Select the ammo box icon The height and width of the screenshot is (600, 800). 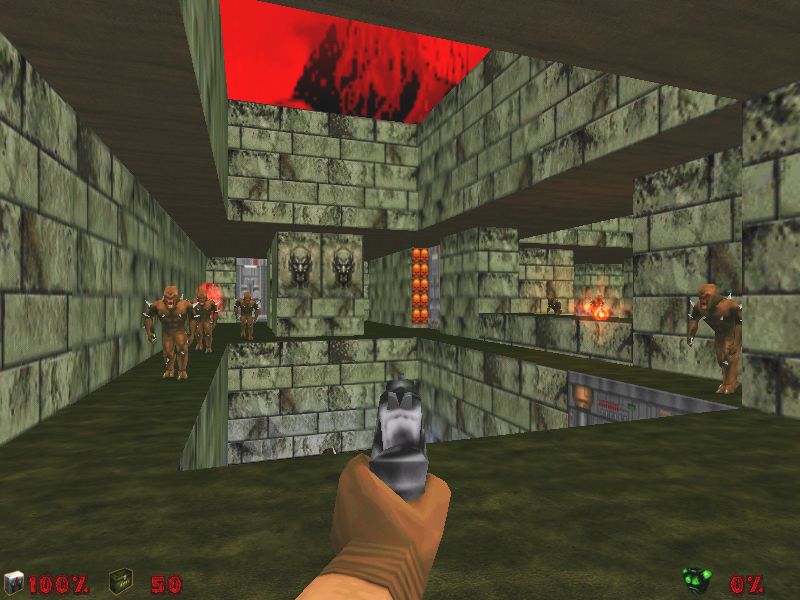tap(121, 580)
